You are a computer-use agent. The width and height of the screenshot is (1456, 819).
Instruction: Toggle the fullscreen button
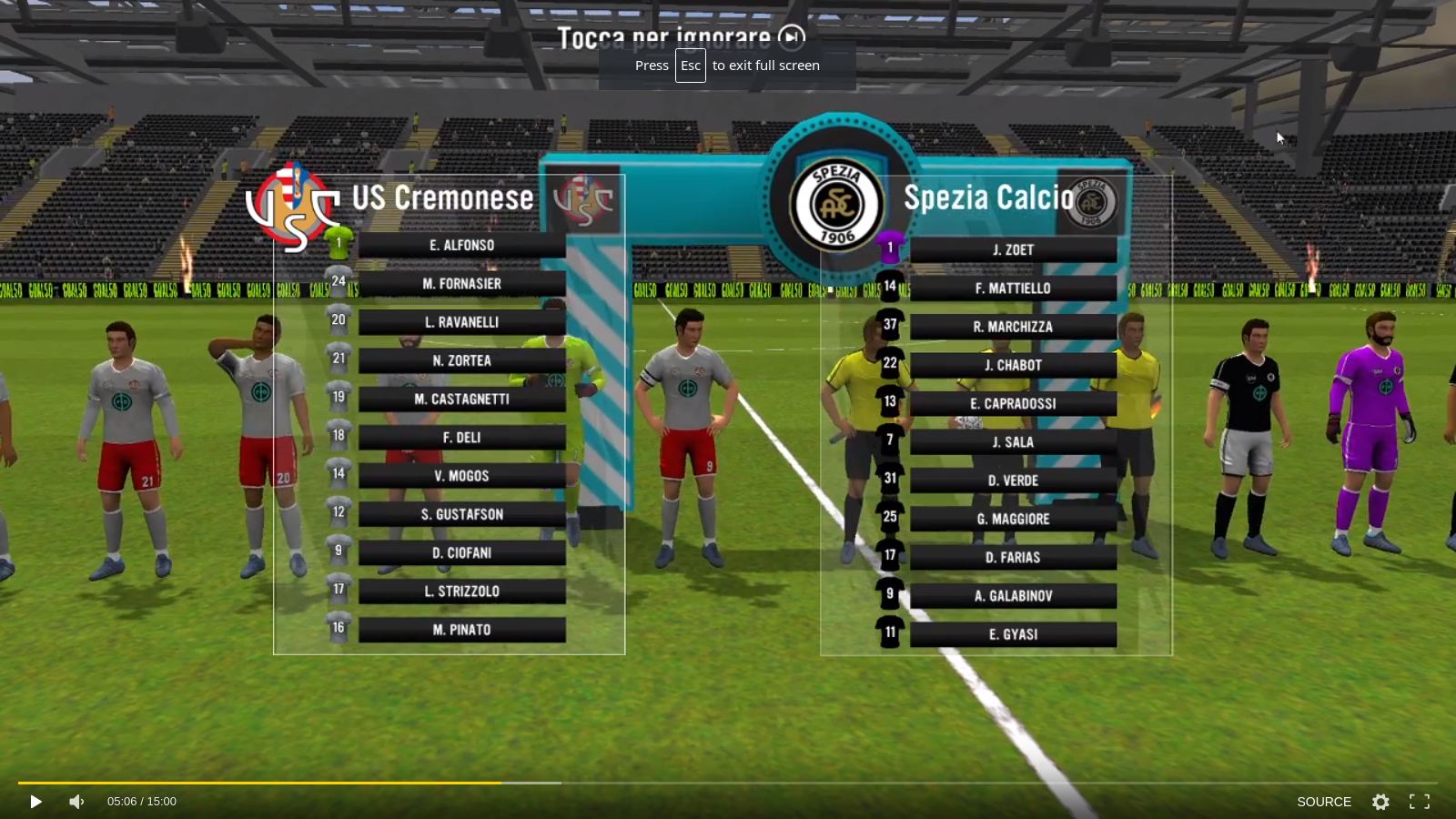pos(1419,802)
